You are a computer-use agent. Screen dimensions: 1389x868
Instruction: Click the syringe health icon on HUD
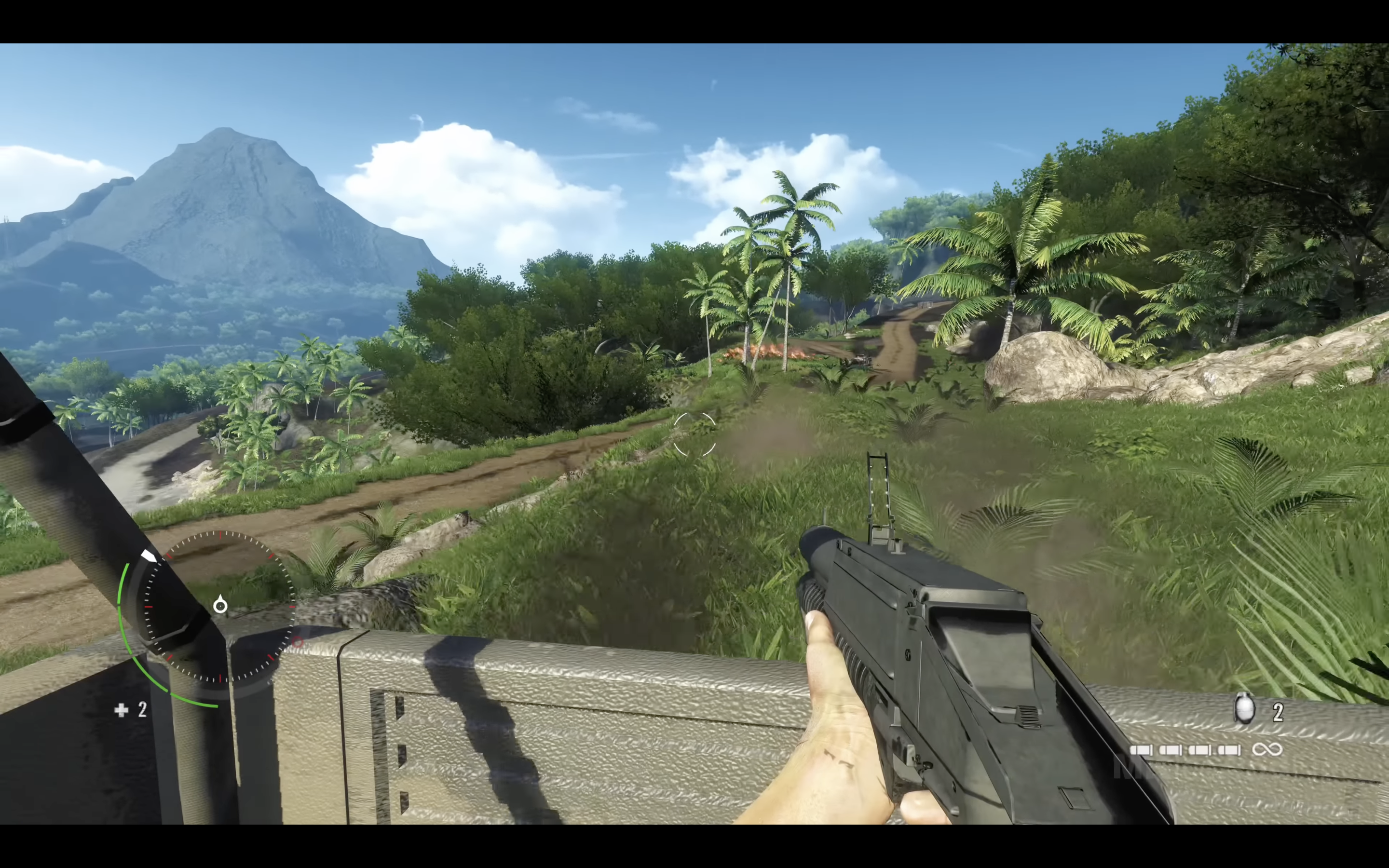(x=121, y=711)
